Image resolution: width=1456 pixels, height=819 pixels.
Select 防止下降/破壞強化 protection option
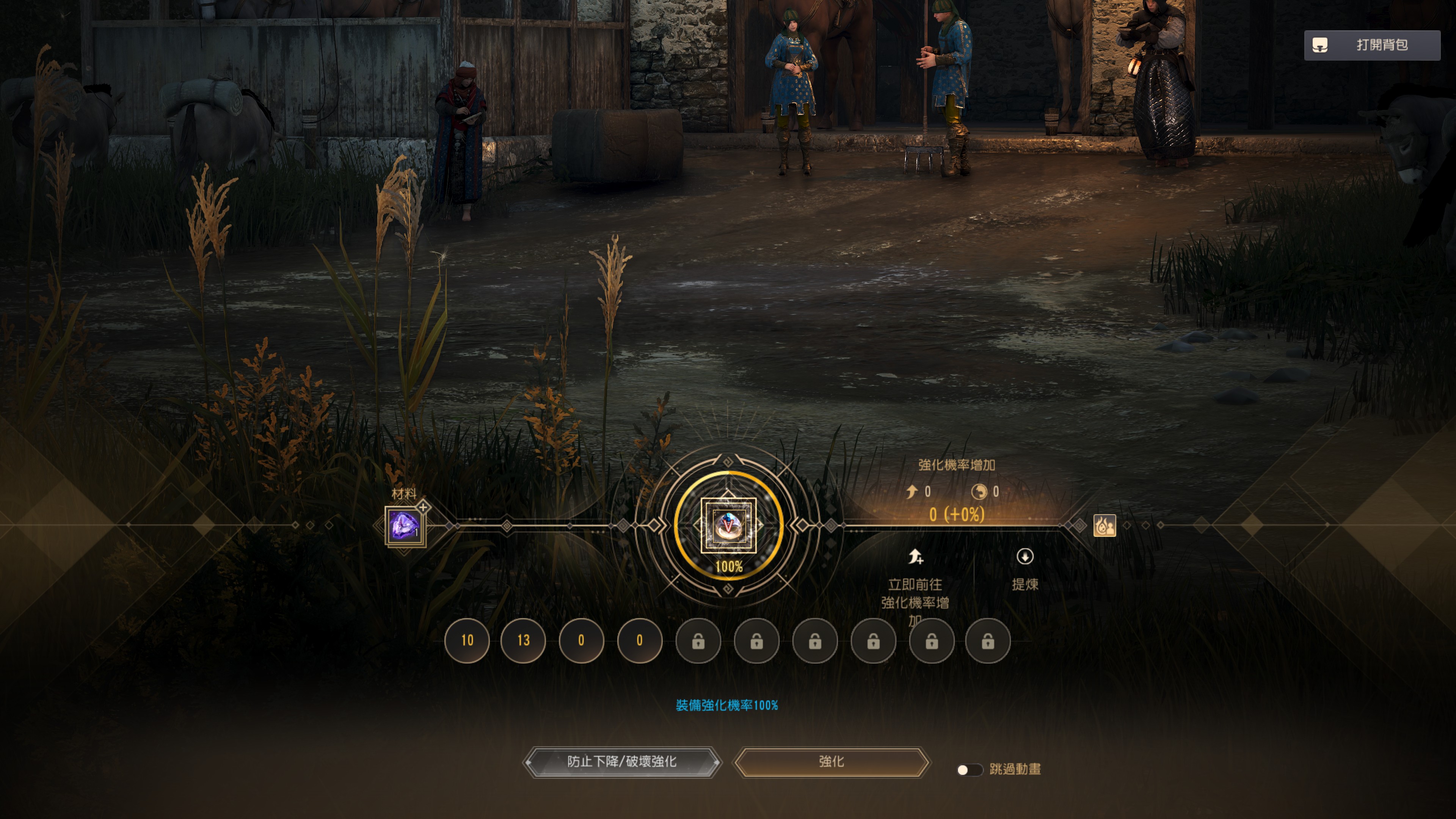621,762
